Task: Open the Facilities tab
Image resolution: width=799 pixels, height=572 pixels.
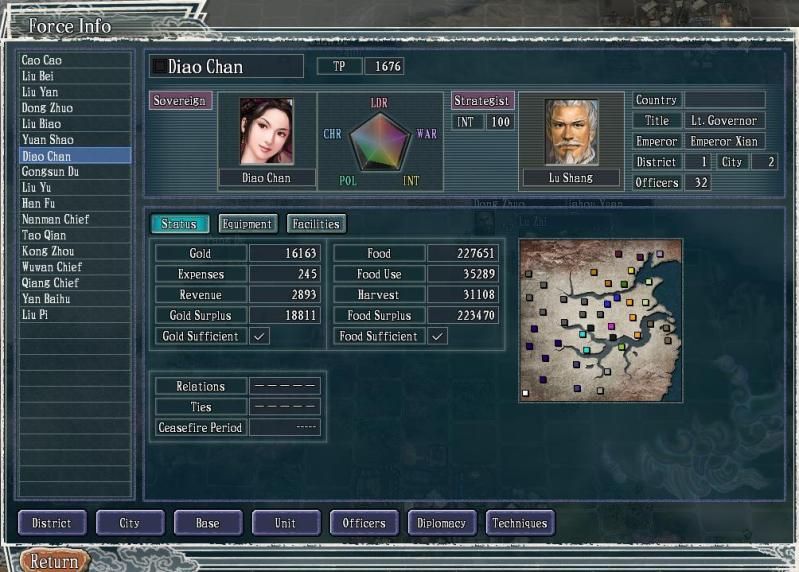Action: (316, 224)
